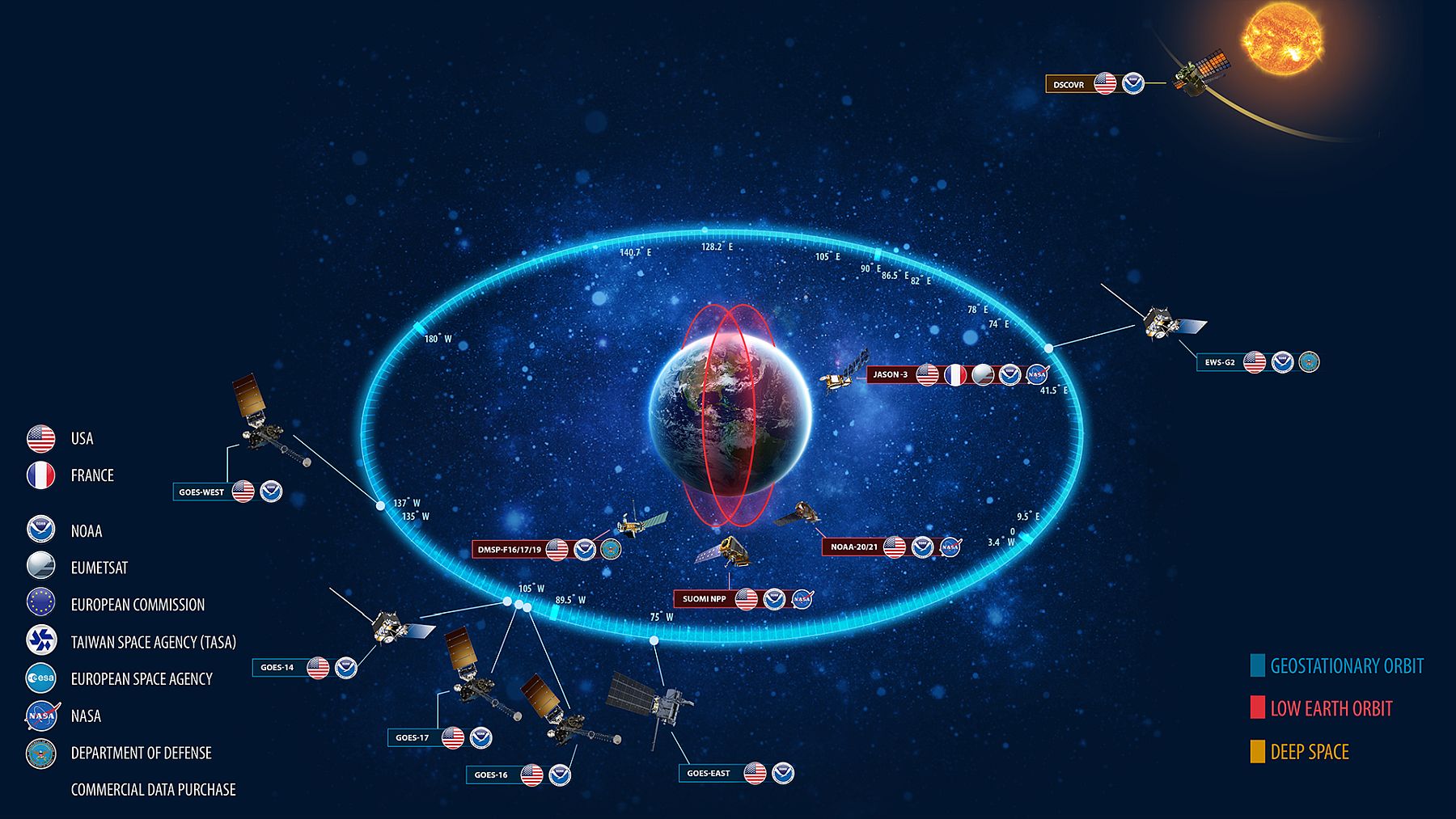Image resolution: width=1456 pixels, height=819 pixels.
Task: Select the GOES-WEST label
Action: click(201, 492)
